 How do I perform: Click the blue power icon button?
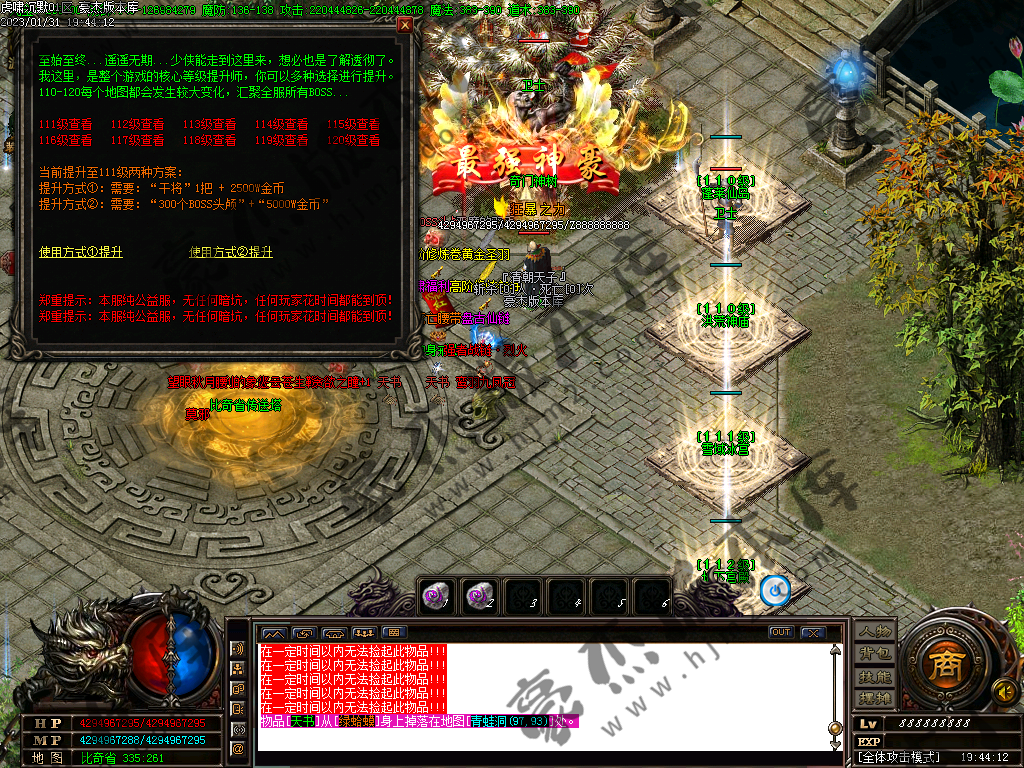774,591
